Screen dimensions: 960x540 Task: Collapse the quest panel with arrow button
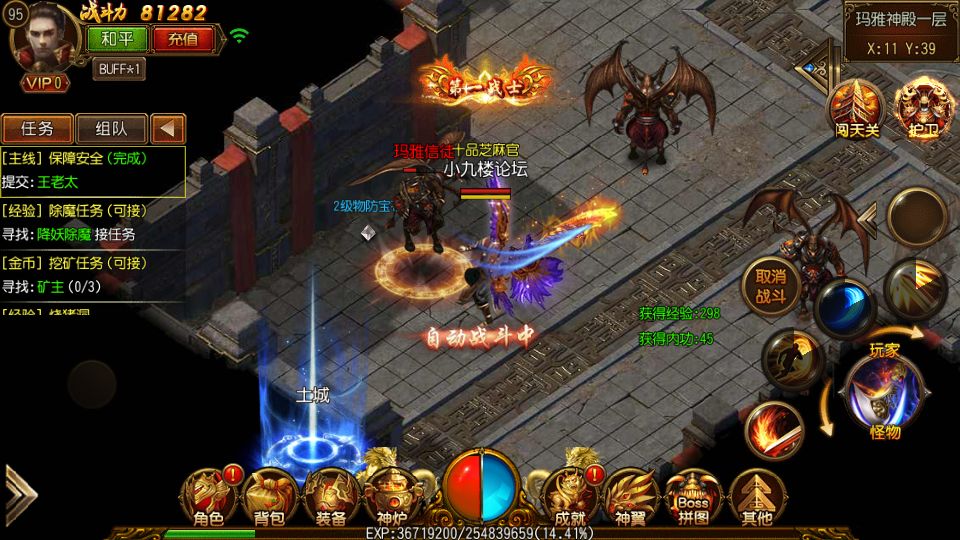(168, 129)
